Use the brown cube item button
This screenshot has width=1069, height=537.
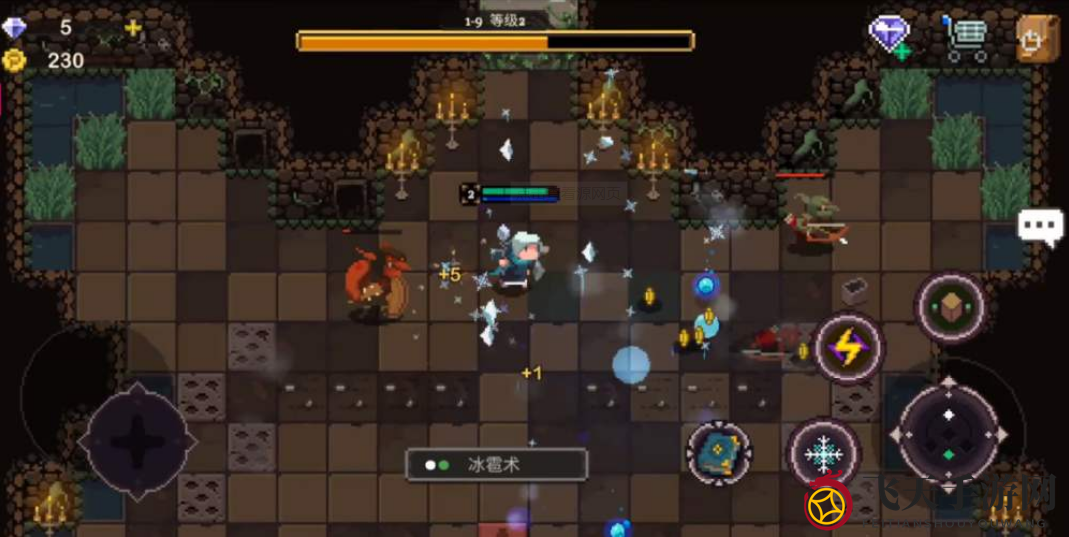[950, 306]
